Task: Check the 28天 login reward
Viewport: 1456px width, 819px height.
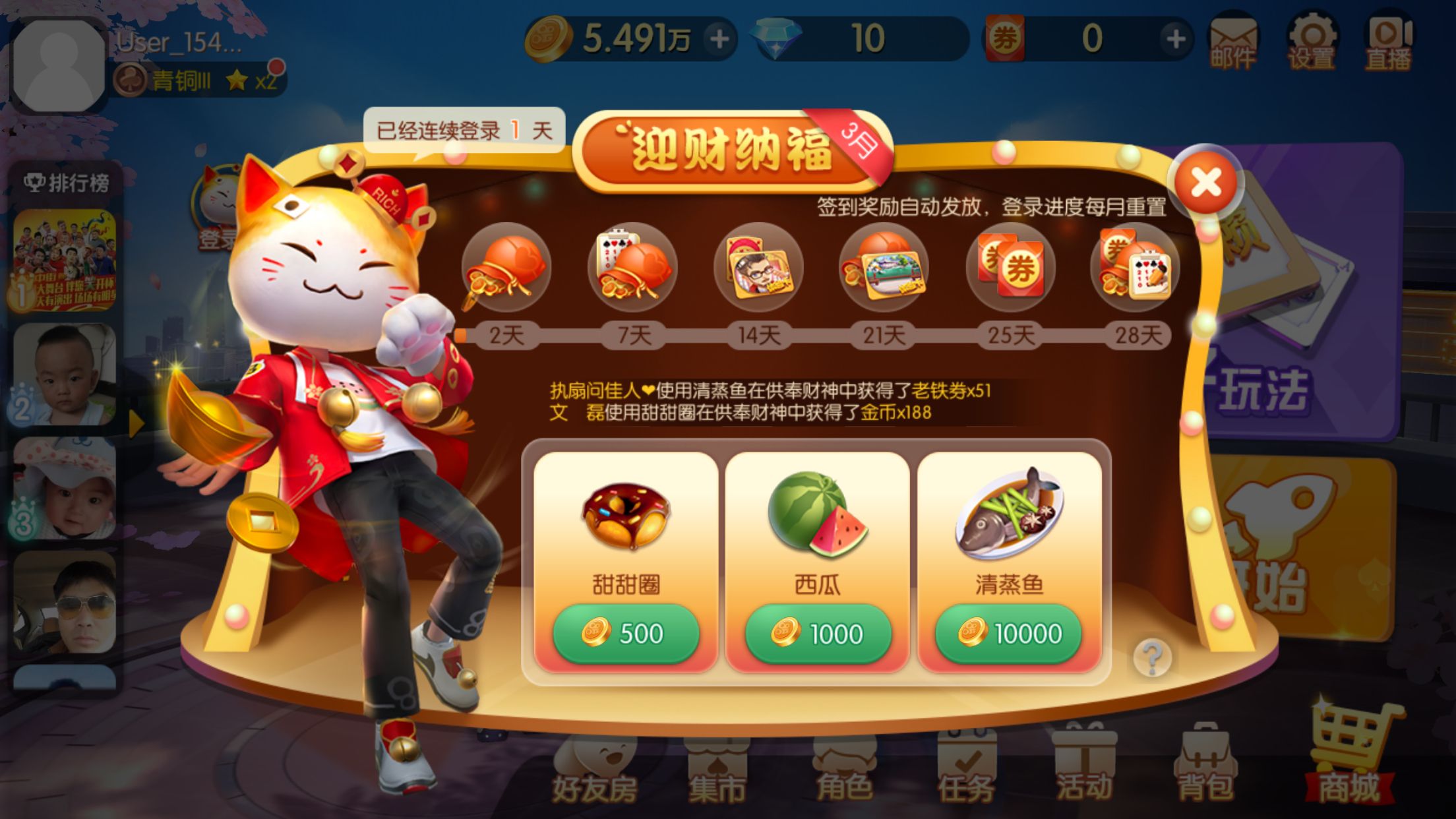Action: pyautogui.click(x=1136, y=268)
